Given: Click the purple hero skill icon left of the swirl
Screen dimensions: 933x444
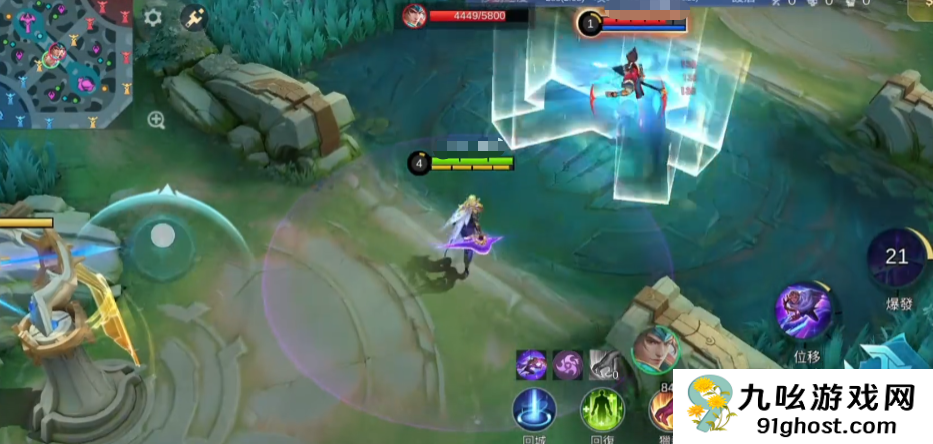Looking at the screenshot, I should 531,364.
